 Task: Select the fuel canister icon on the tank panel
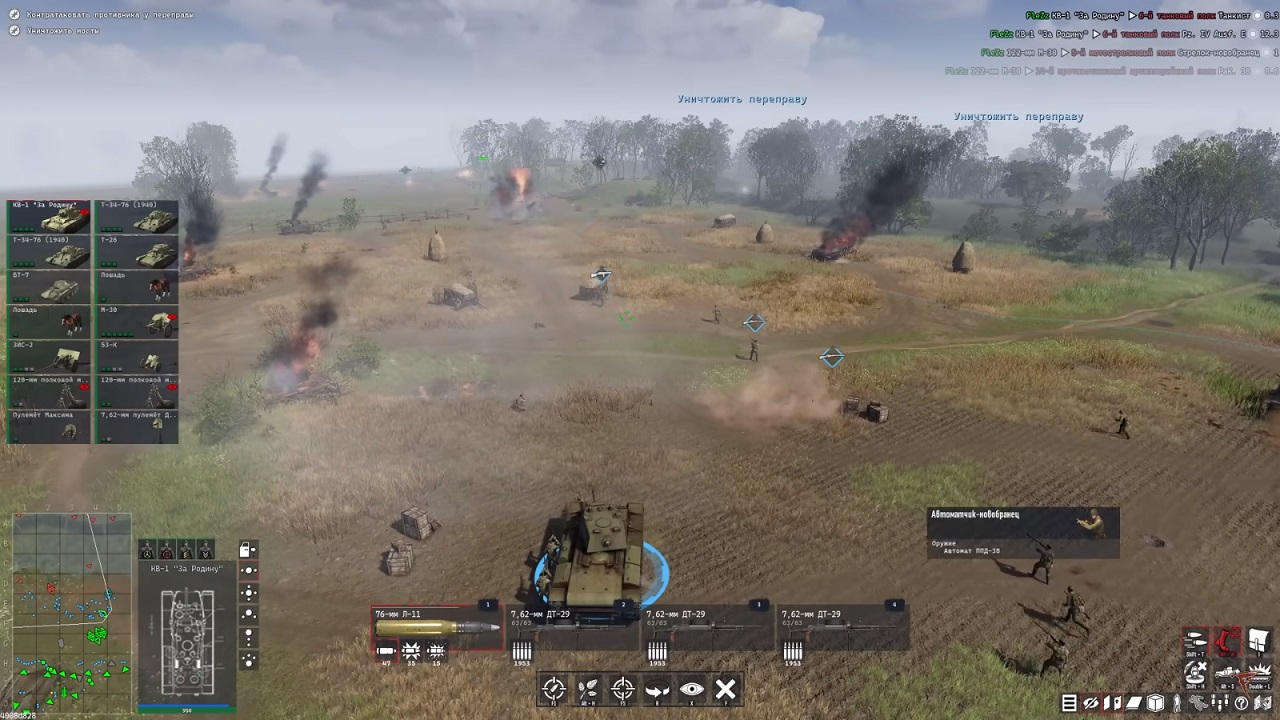click(x=246, y=550)
